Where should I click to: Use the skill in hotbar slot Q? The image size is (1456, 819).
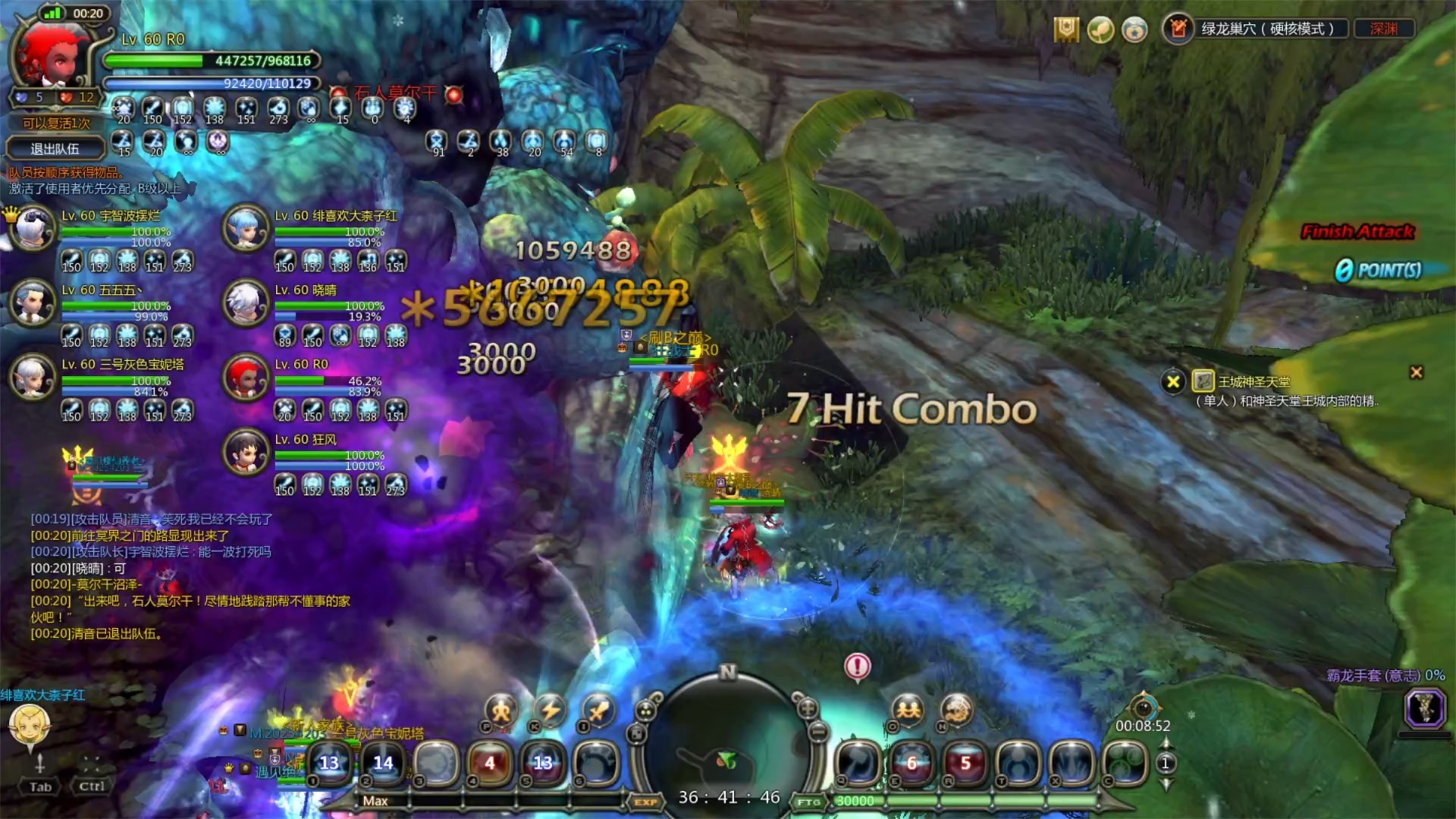point(858,762)
